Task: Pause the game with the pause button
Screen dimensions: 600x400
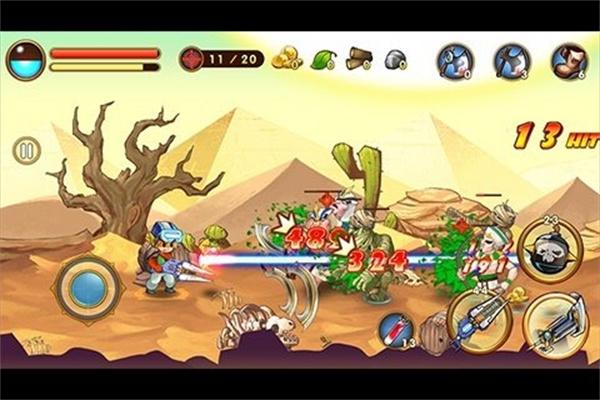Action: (27, 151)
